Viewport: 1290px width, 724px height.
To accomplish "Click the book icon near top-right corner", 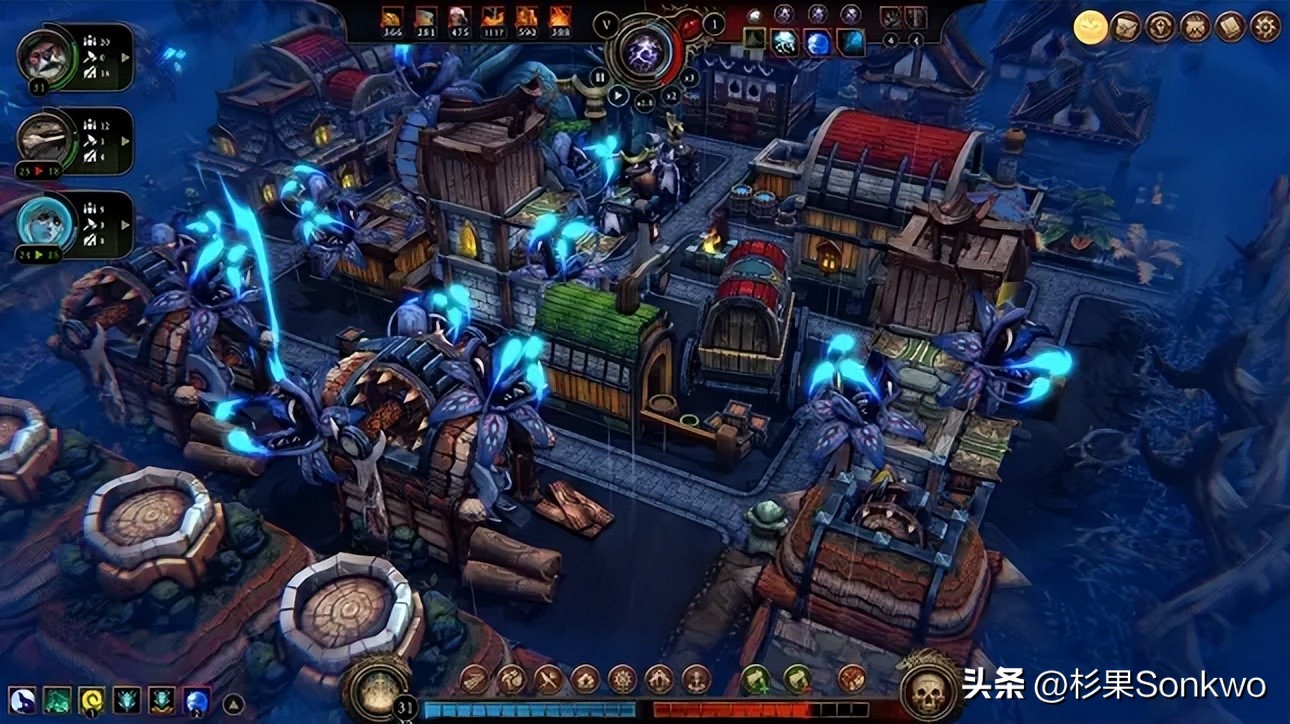I will tap(1228, 25).
